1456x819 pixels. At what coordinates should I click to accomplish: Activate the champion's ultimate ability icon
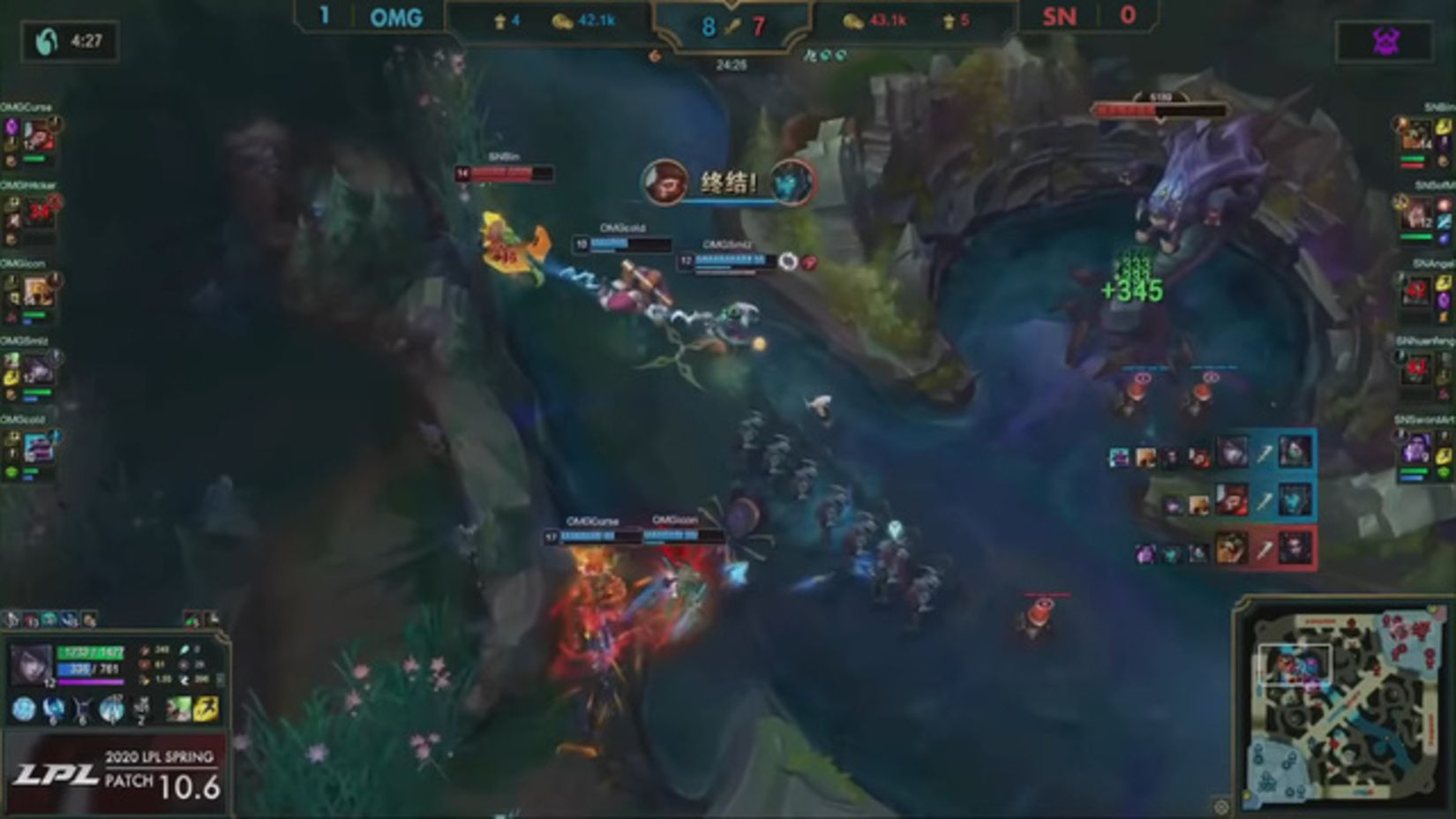[110, 709]
